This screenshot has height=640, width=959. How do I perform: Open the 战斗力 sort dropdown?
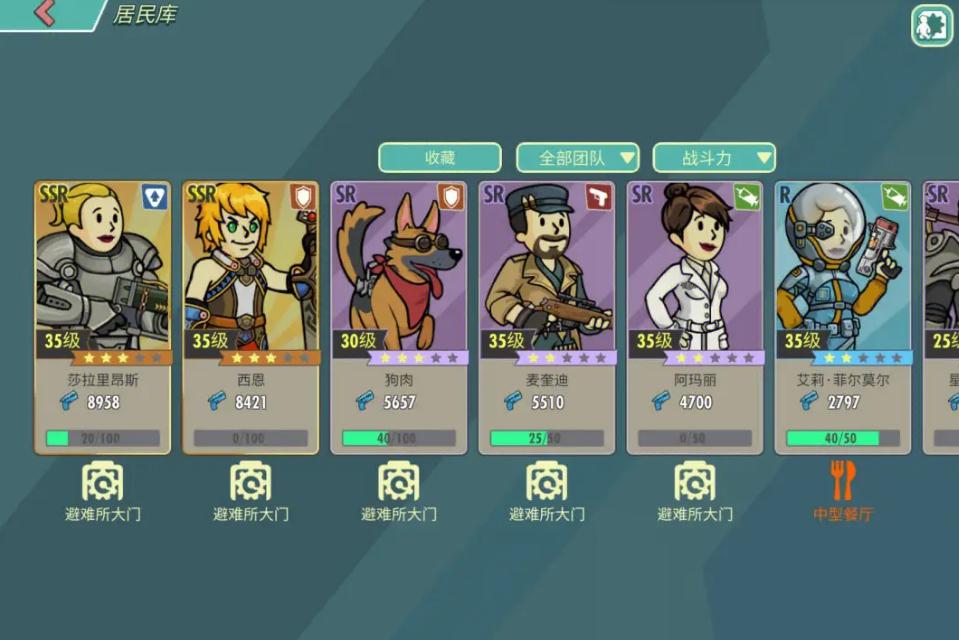(x=714, y=158)
